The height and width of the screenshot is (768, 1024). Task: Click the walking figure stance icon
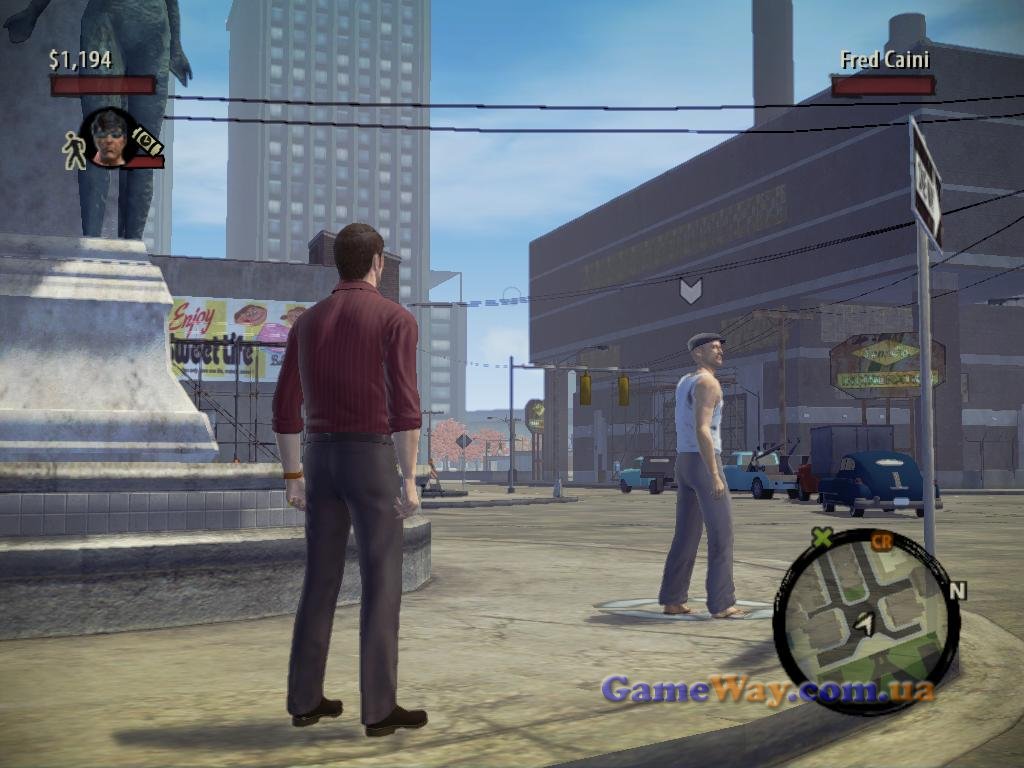pyautogui.click(x=74, y=150)
